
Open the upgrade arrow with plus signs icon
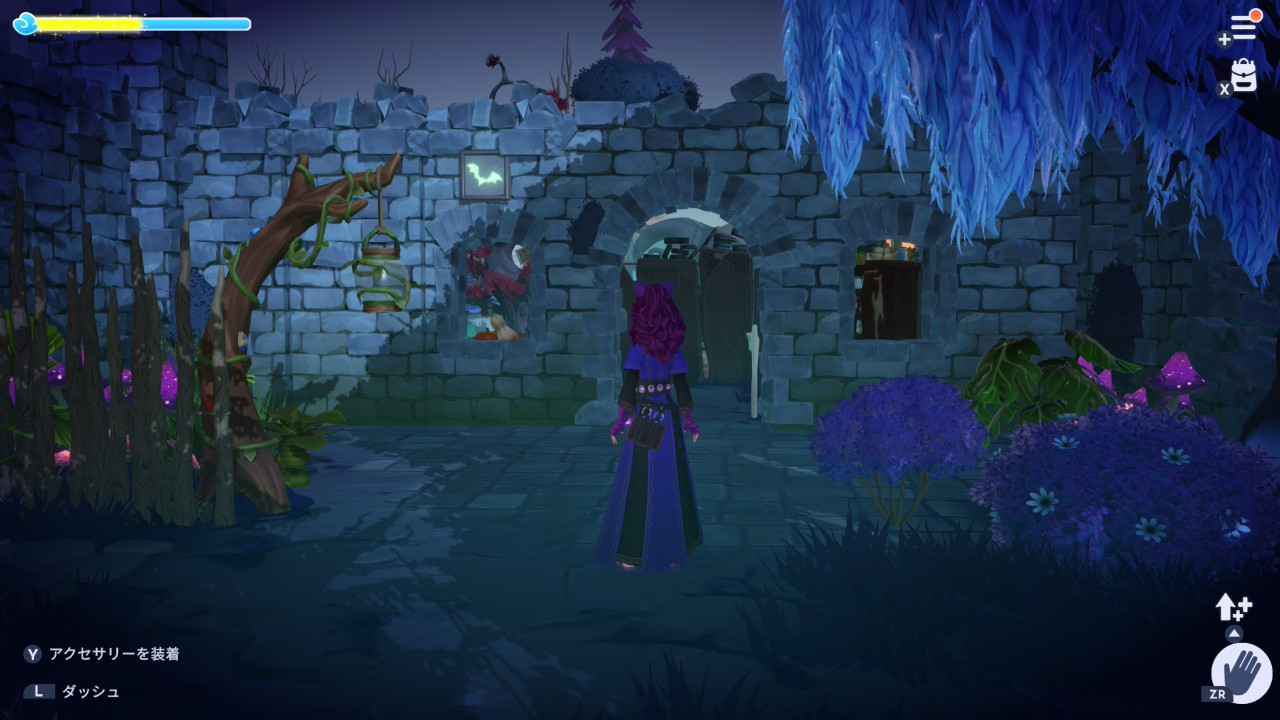click(x=1233, y=606)
